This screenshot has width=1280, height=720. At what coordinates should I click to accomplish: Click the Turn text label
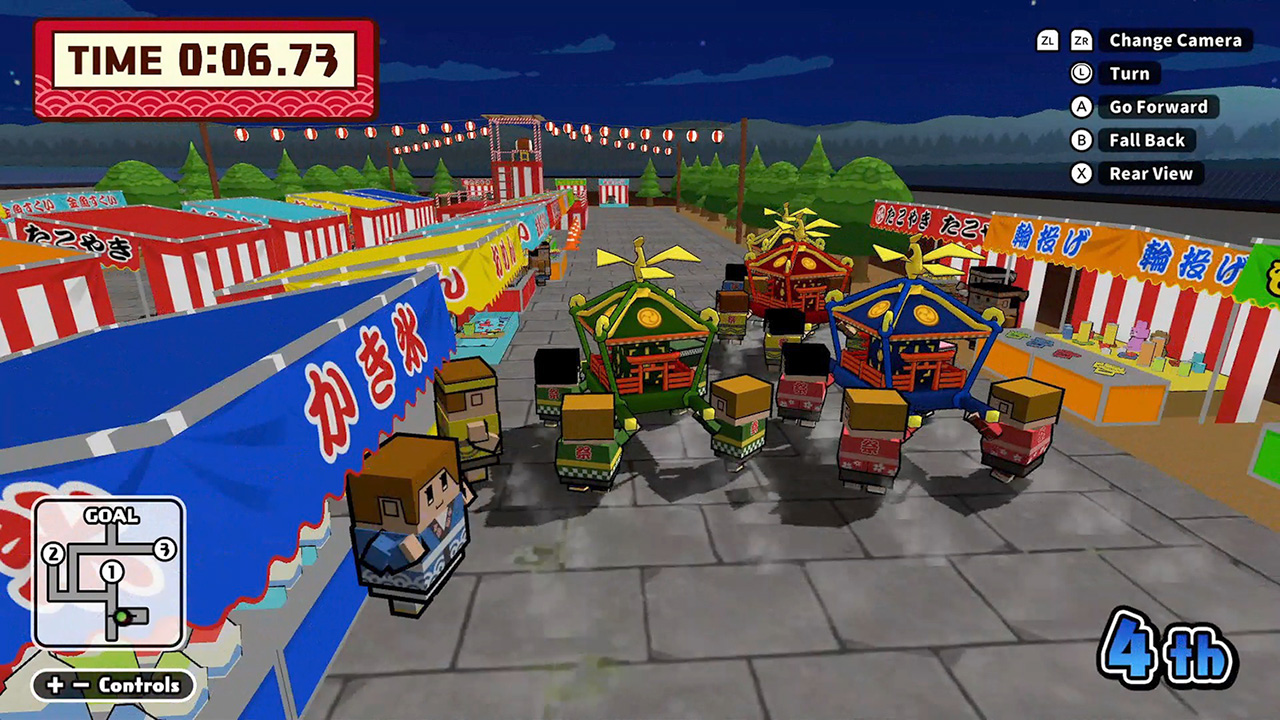tap(1127, 73)
